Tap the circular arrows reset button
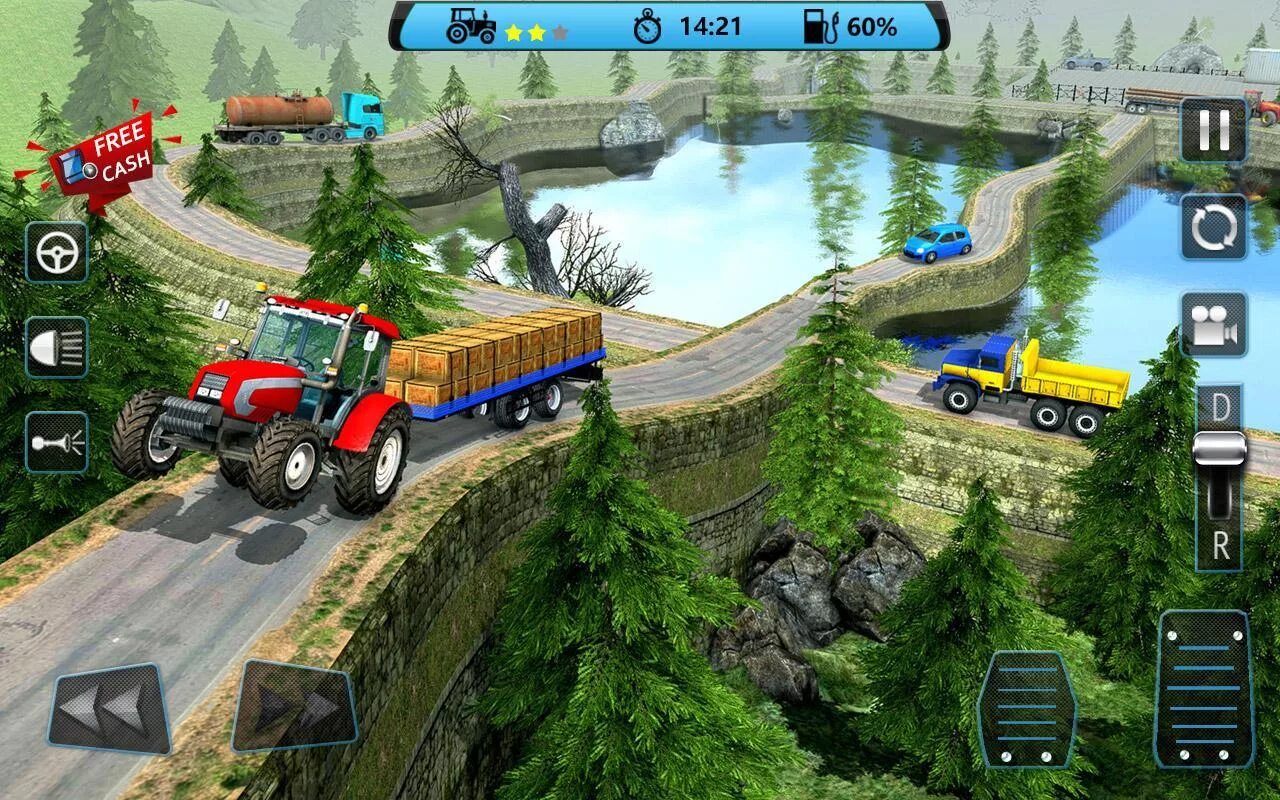 (1213, 227)
